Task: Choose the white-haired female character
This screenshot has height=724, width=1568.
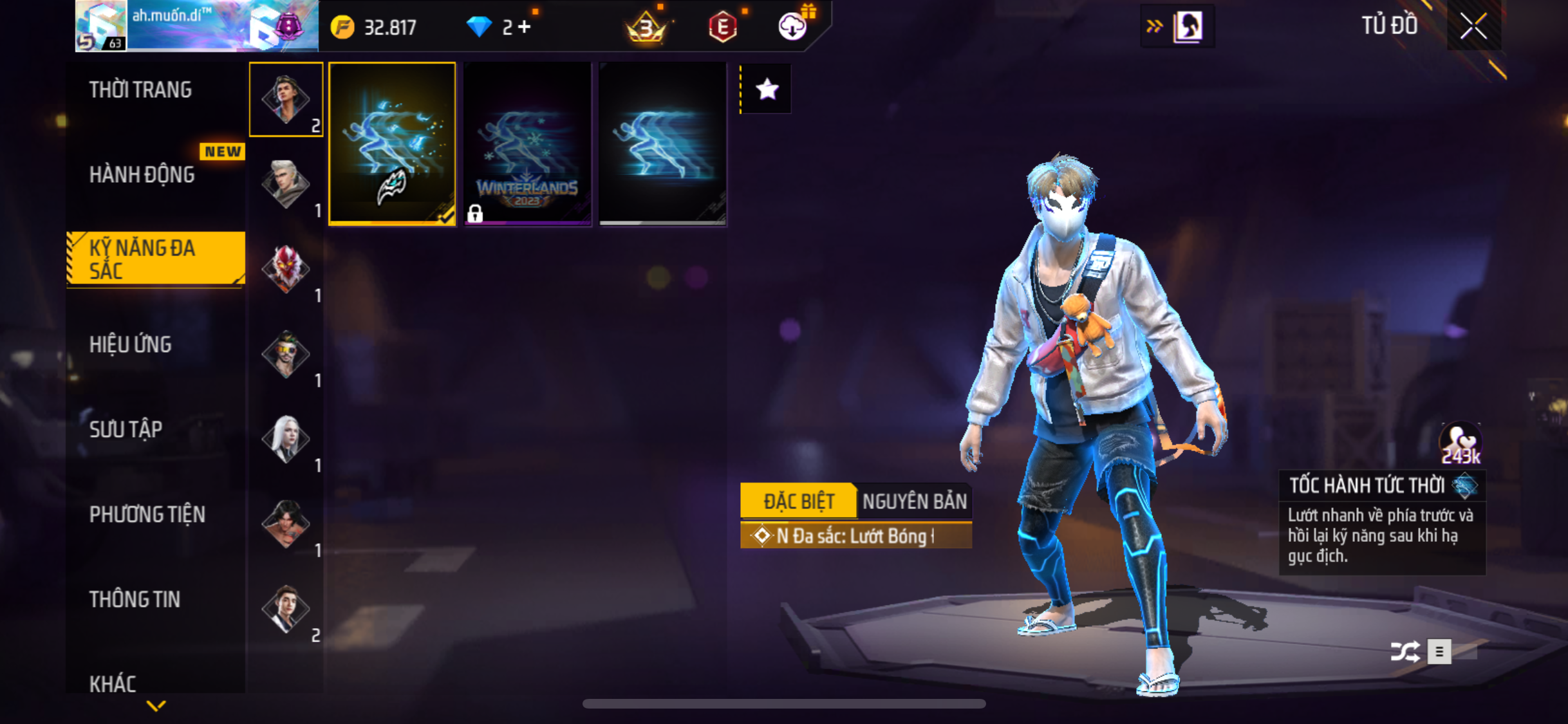Action: (286, 439)
